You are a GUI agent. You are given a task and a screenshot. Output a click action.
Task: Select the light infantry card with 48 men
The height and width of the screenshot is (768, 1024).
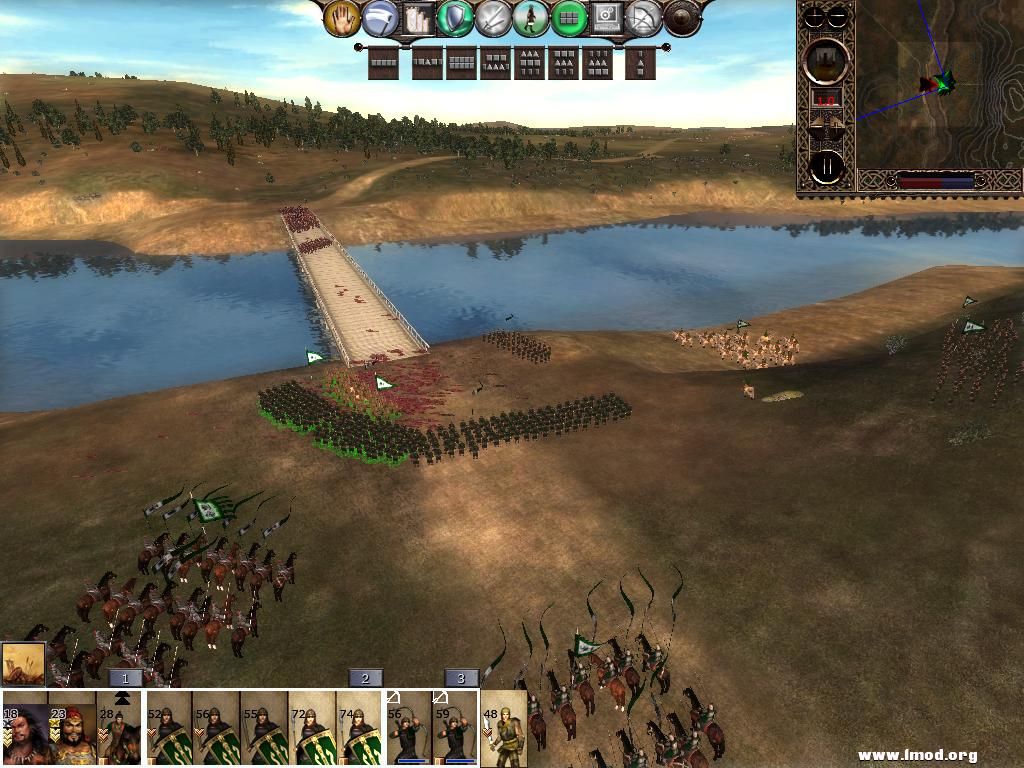pyautogui.click(x=503, y=729)
